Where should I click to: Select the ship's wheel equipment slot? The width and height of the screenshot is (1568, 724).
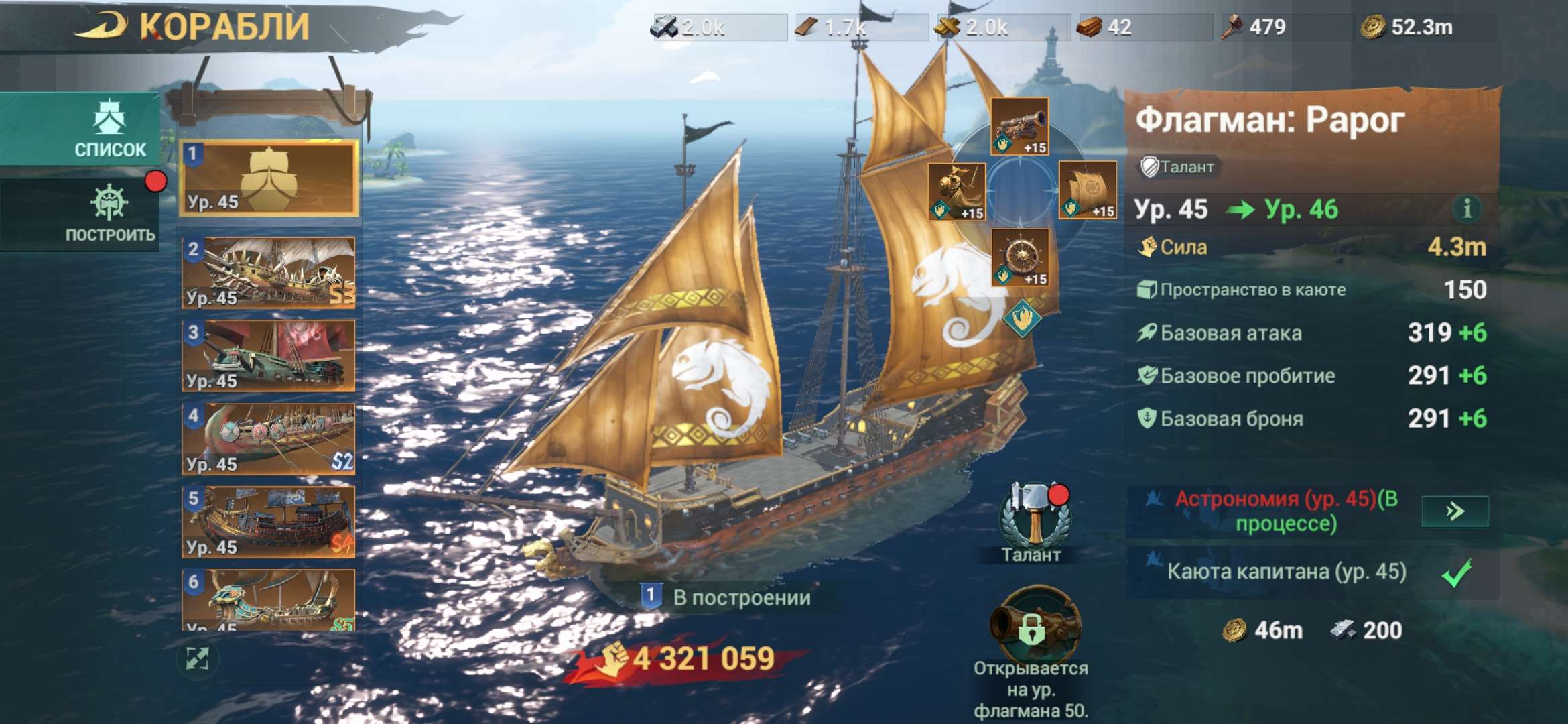click(1022, 257)
